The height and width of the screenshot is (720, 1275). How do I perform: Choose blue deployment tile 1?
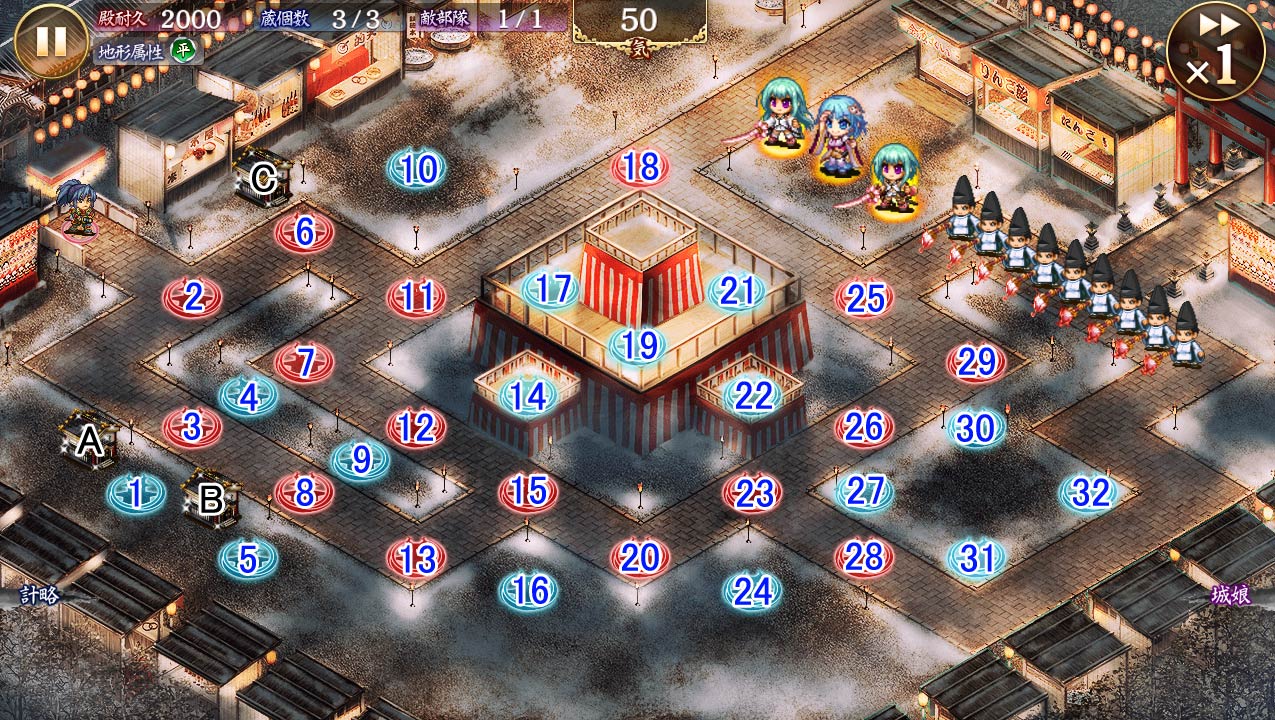point(136,493)
